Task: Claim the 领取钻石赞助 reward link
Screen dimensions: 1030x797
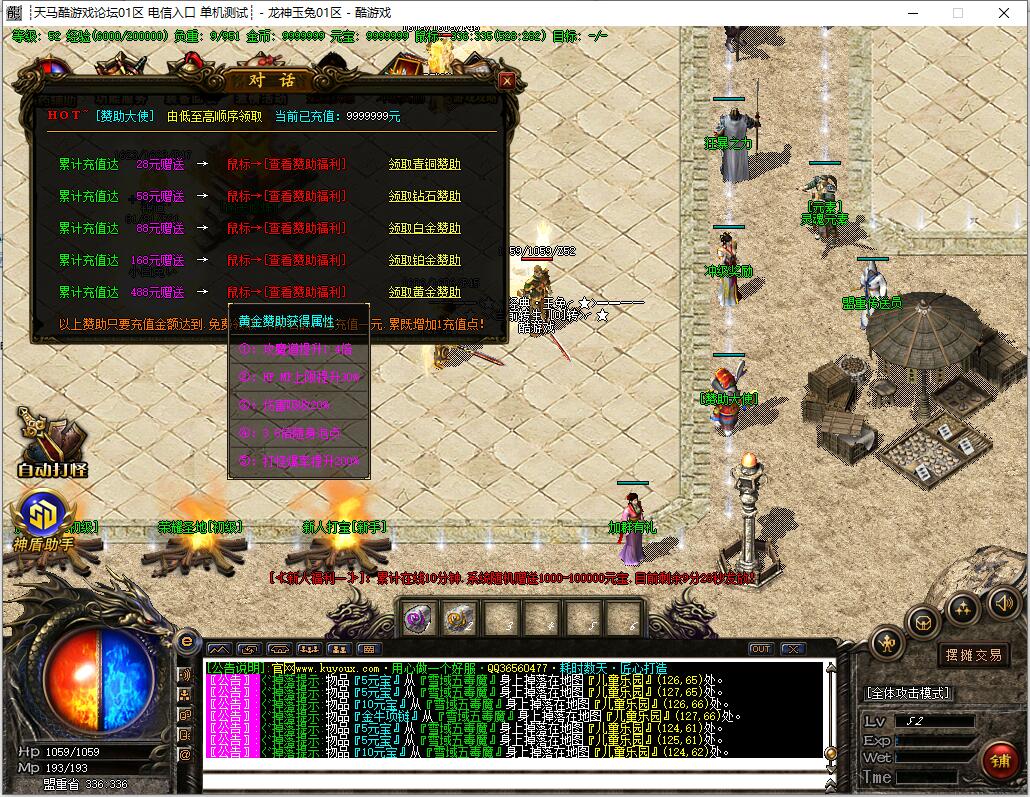Action: coord(424,196)
